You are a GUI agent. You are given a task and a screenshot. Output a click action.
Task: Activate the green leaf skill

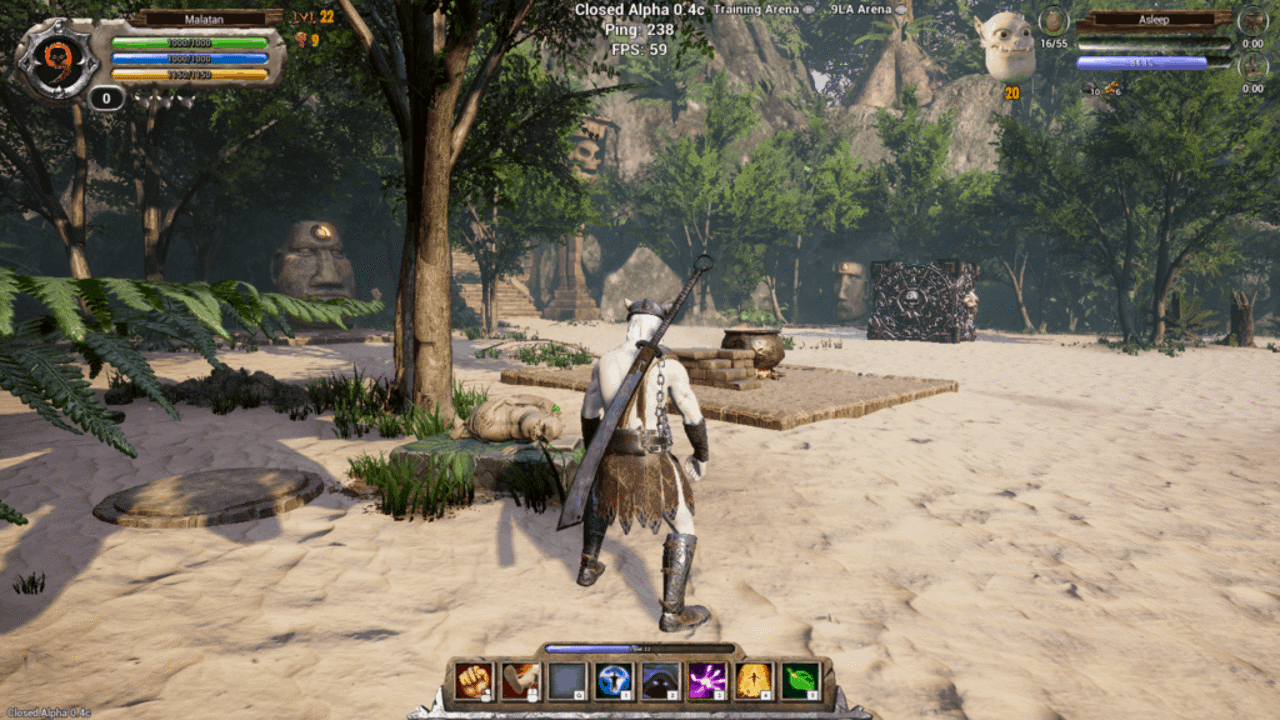pyautogui.click(x=800, y=681)
